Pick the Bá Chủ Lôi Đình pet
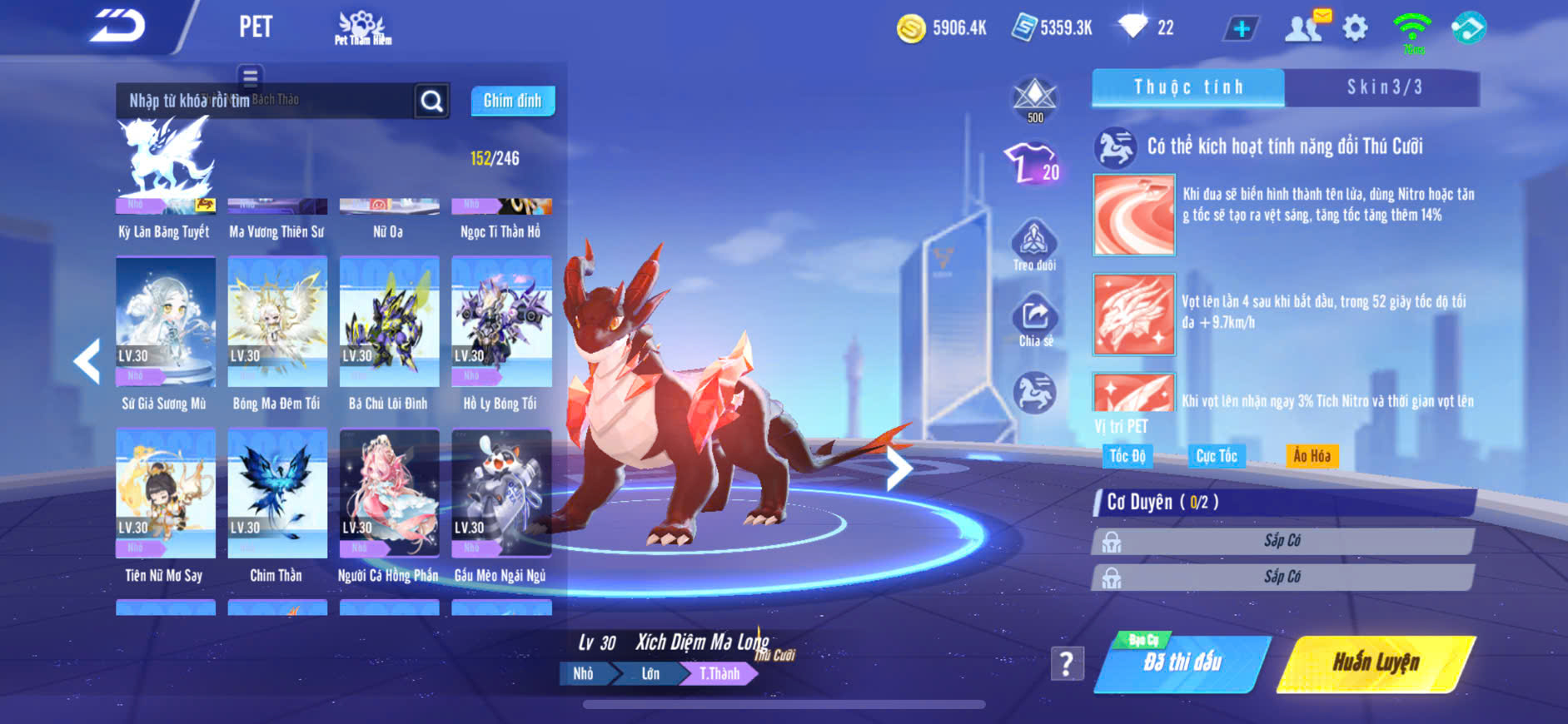Viewport: 1568px width, 724px height. [x=389, y=322]
